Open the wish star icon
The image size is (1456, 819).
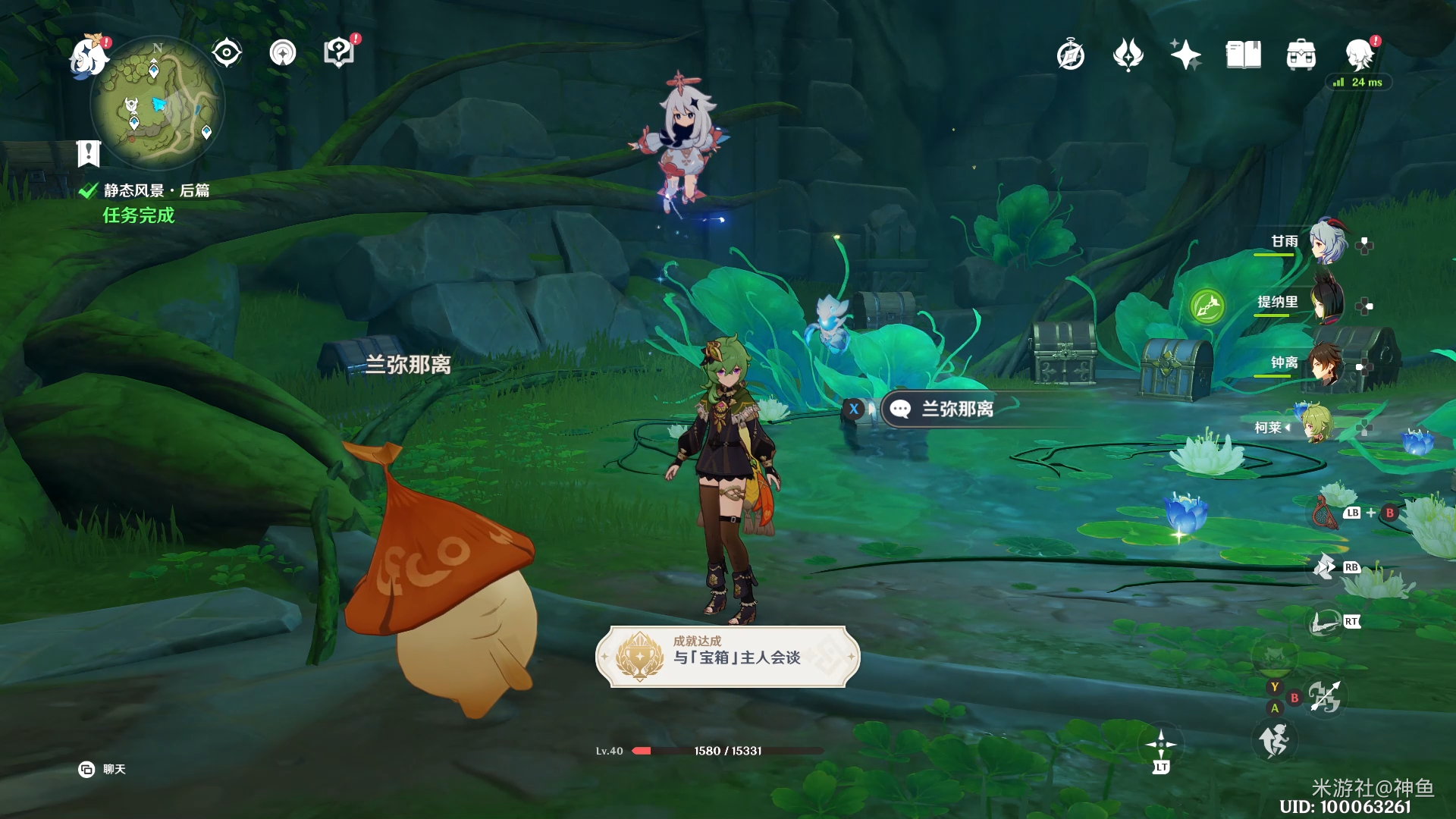click(1185, 55)
